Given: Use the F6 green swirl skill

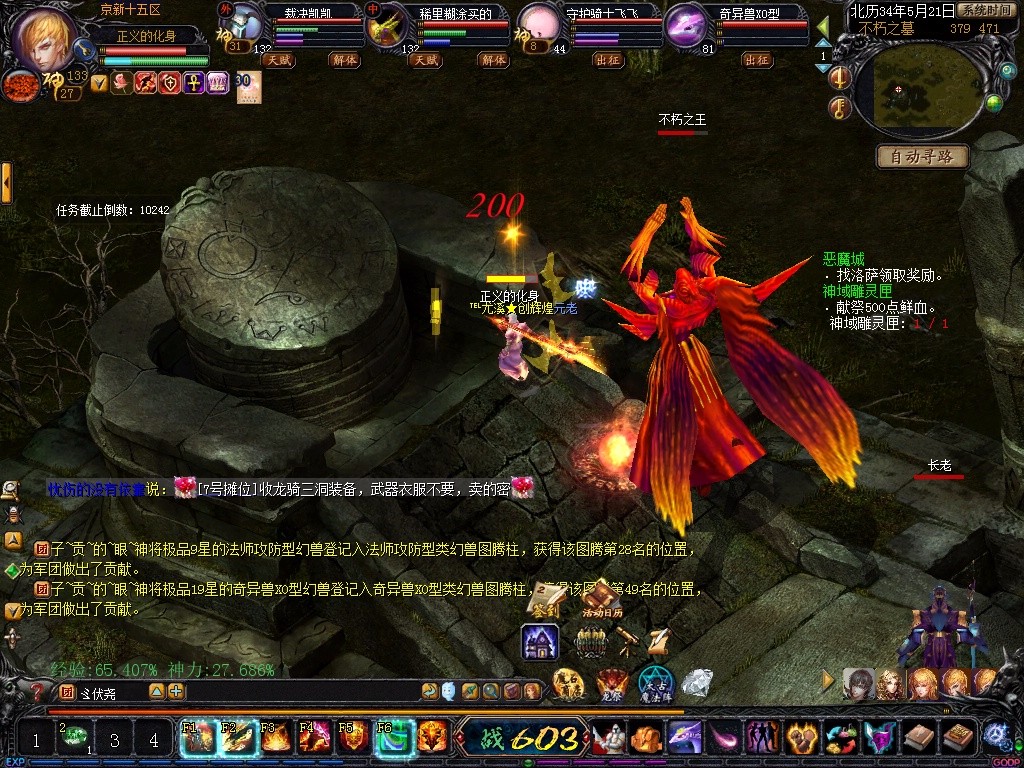Looking at the screenshot, I should pos(392,739).
